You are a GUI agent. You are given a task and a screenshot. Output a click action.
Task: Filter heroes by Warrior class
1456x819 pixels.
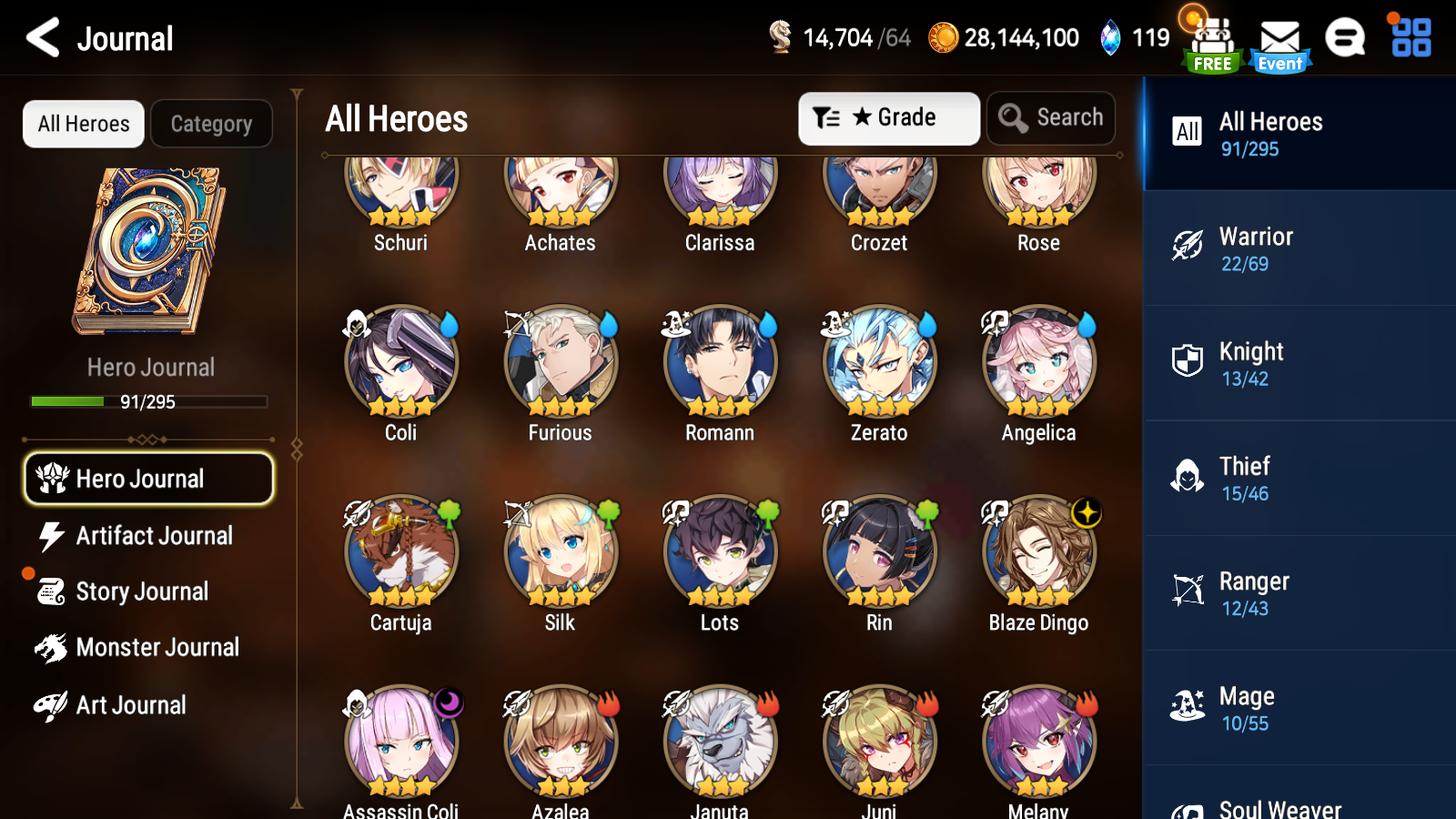[1299, 248]
